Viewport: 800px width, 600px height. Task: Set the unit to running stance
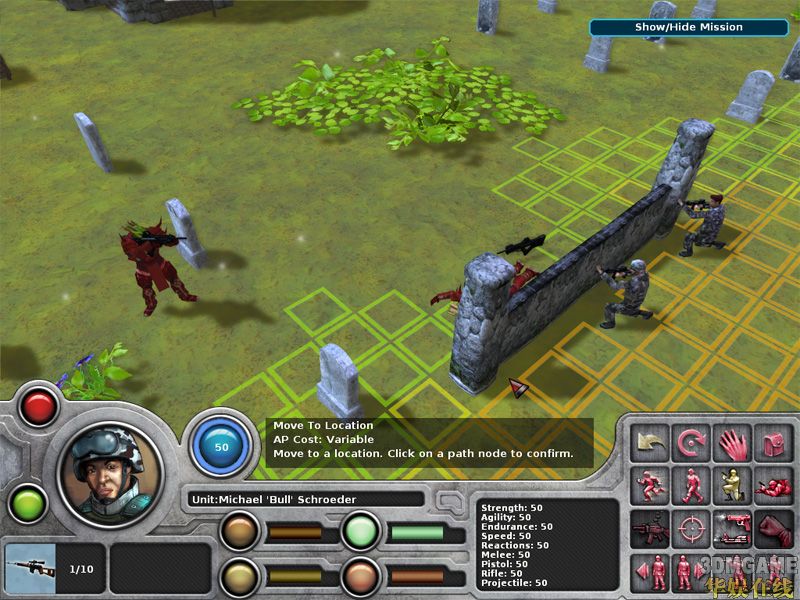[650, 485]
